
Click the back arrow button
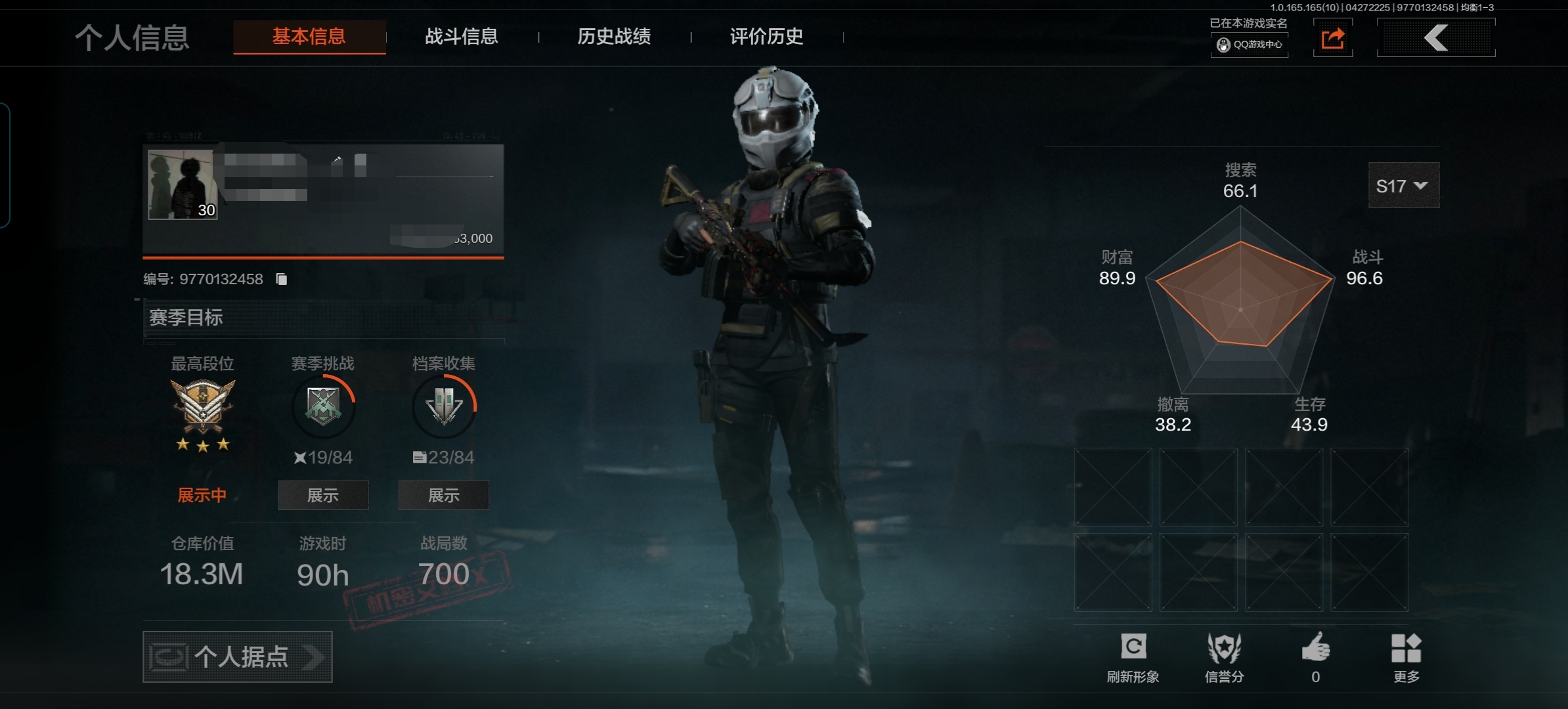(1435, 38)
